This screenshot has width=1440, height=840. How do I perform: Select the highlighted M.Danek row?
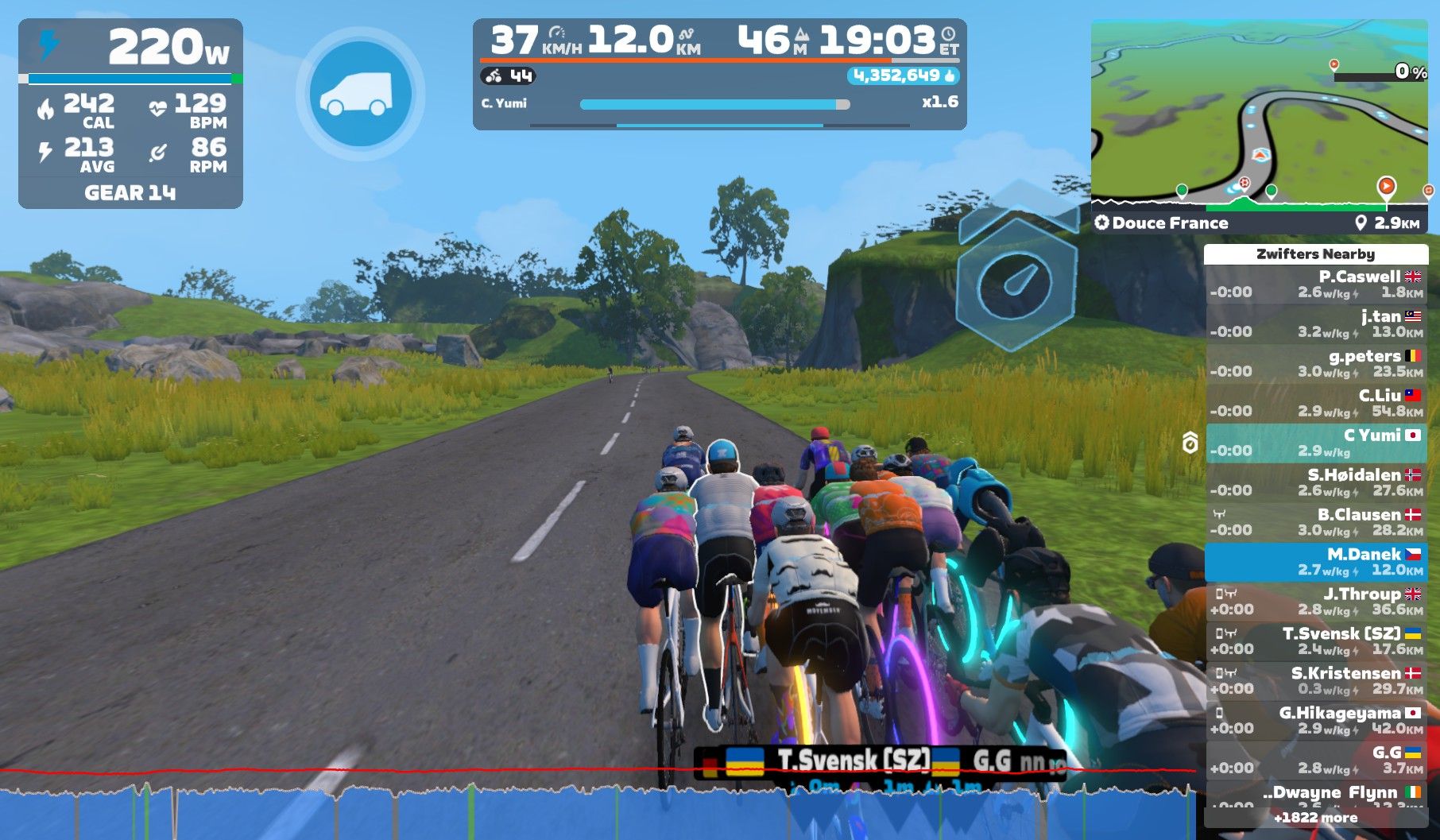click(x=1316, y=563)
